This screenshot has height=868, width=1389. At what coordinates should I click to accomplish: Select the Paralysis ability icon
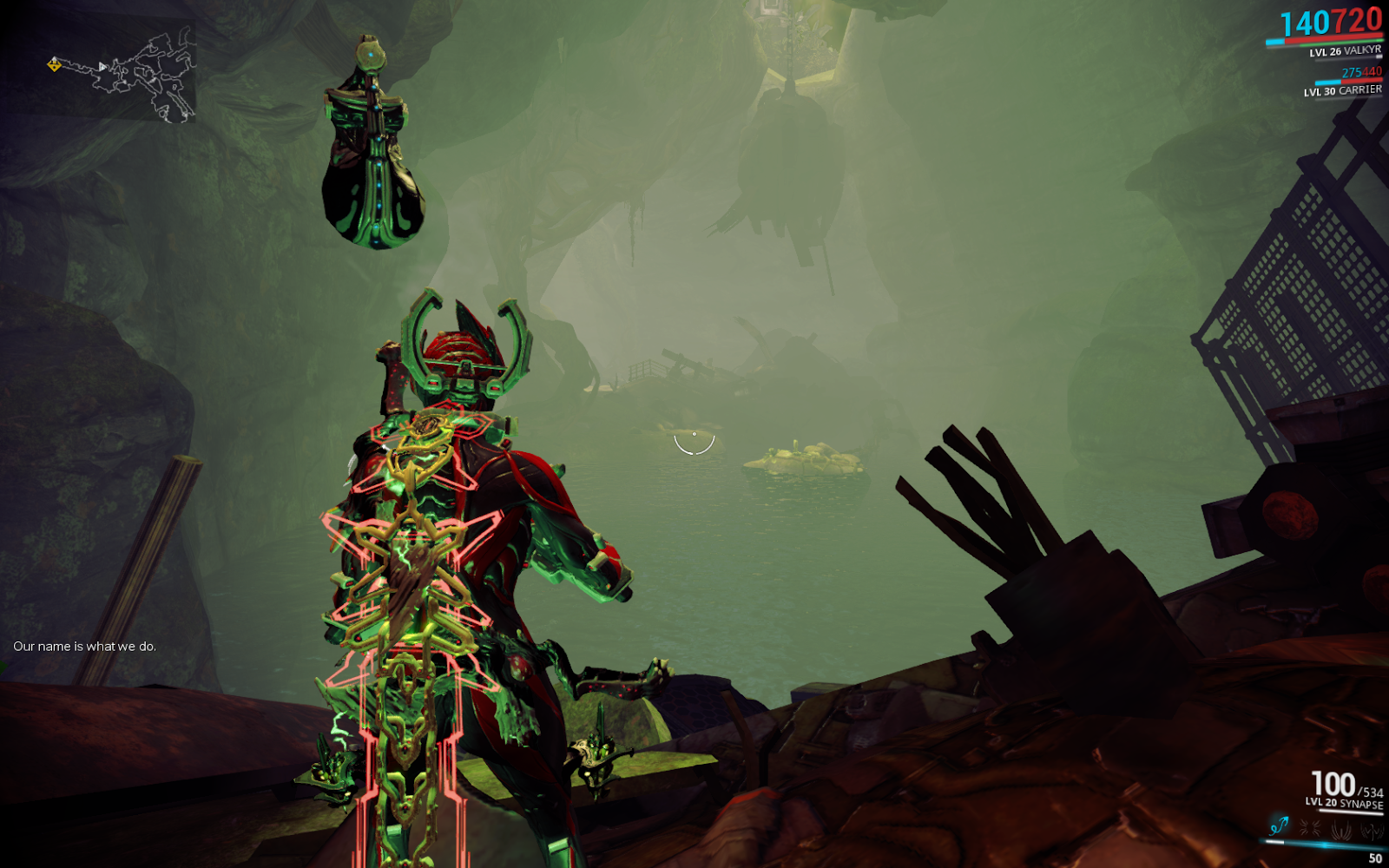click(x=1341, y=828)
